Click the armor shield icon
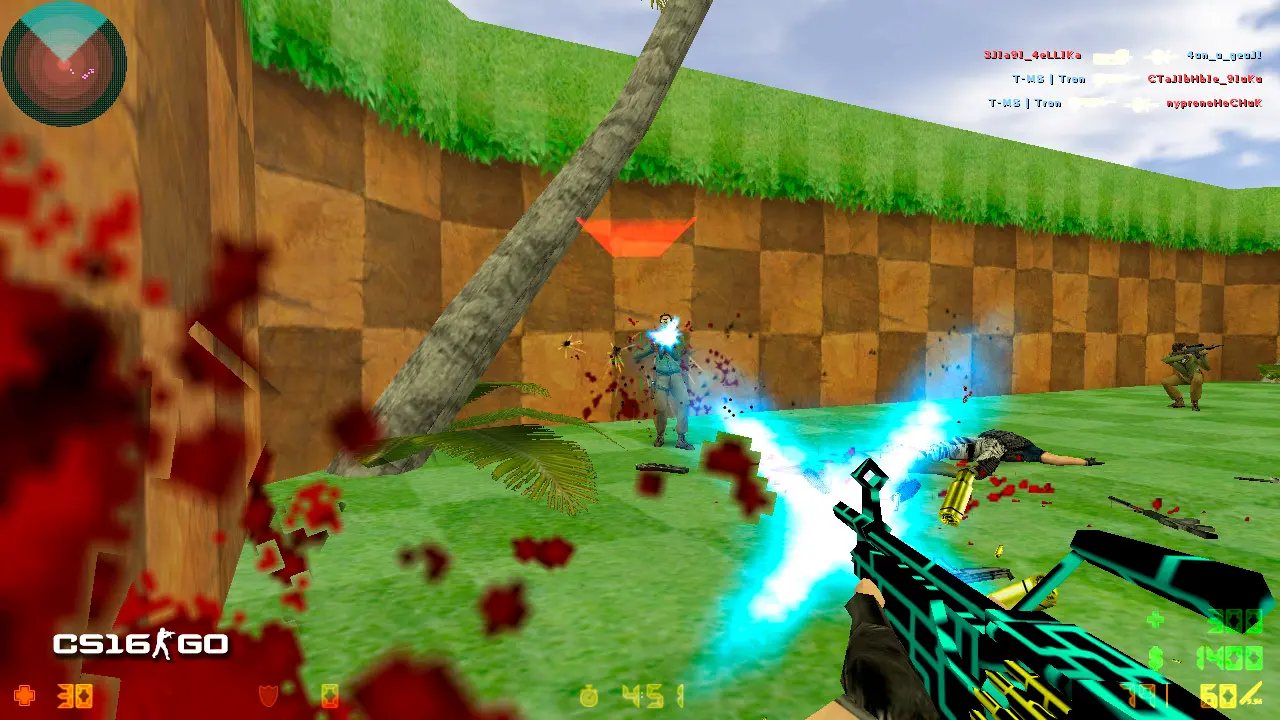Viewport: 1280px width, 720px height. coord(268,695)
